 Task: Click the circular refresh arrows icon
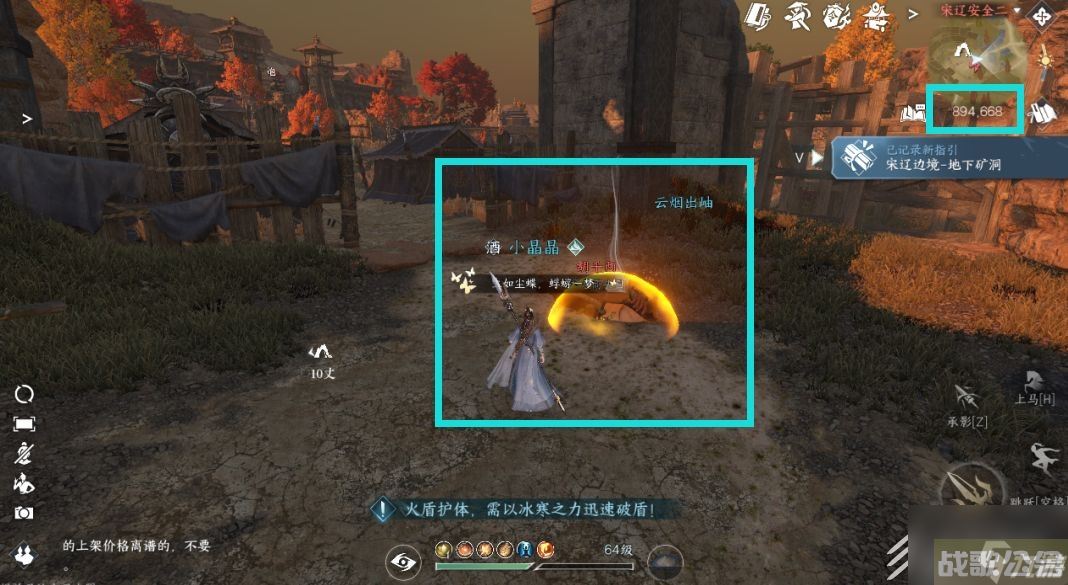24,394
